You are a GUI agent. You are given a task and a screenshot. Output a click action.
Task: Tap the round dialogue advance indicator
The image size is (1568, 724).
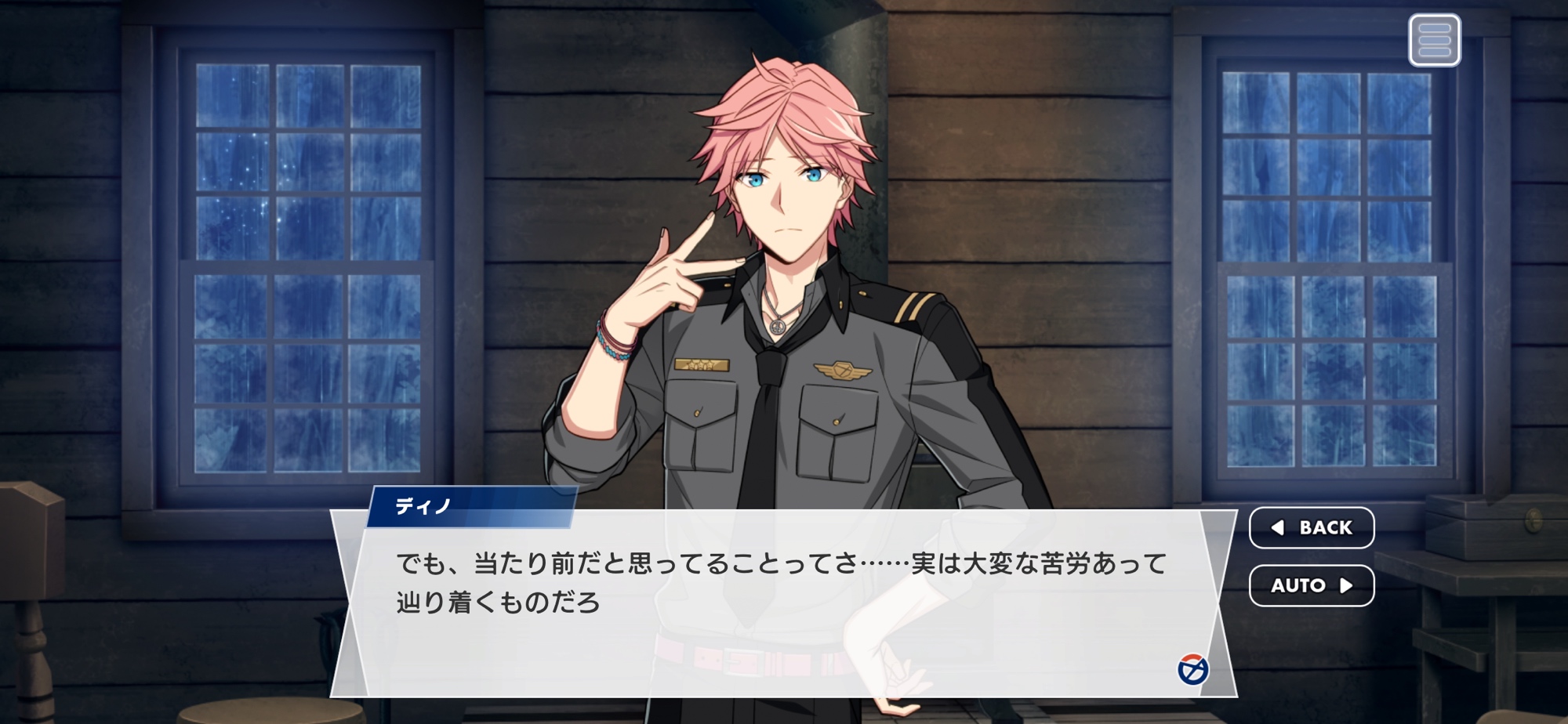click(x=1192, y=669)
